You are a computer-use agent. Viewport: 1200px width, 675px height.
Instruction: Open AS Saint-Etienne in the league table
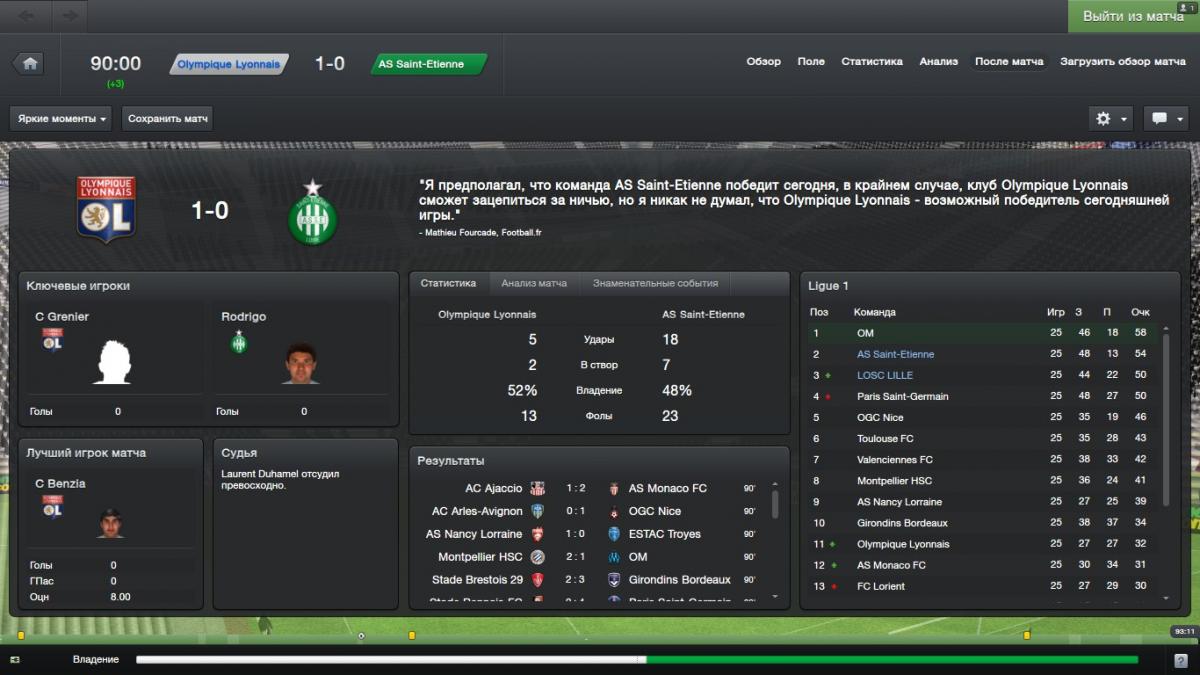point(895,354)
